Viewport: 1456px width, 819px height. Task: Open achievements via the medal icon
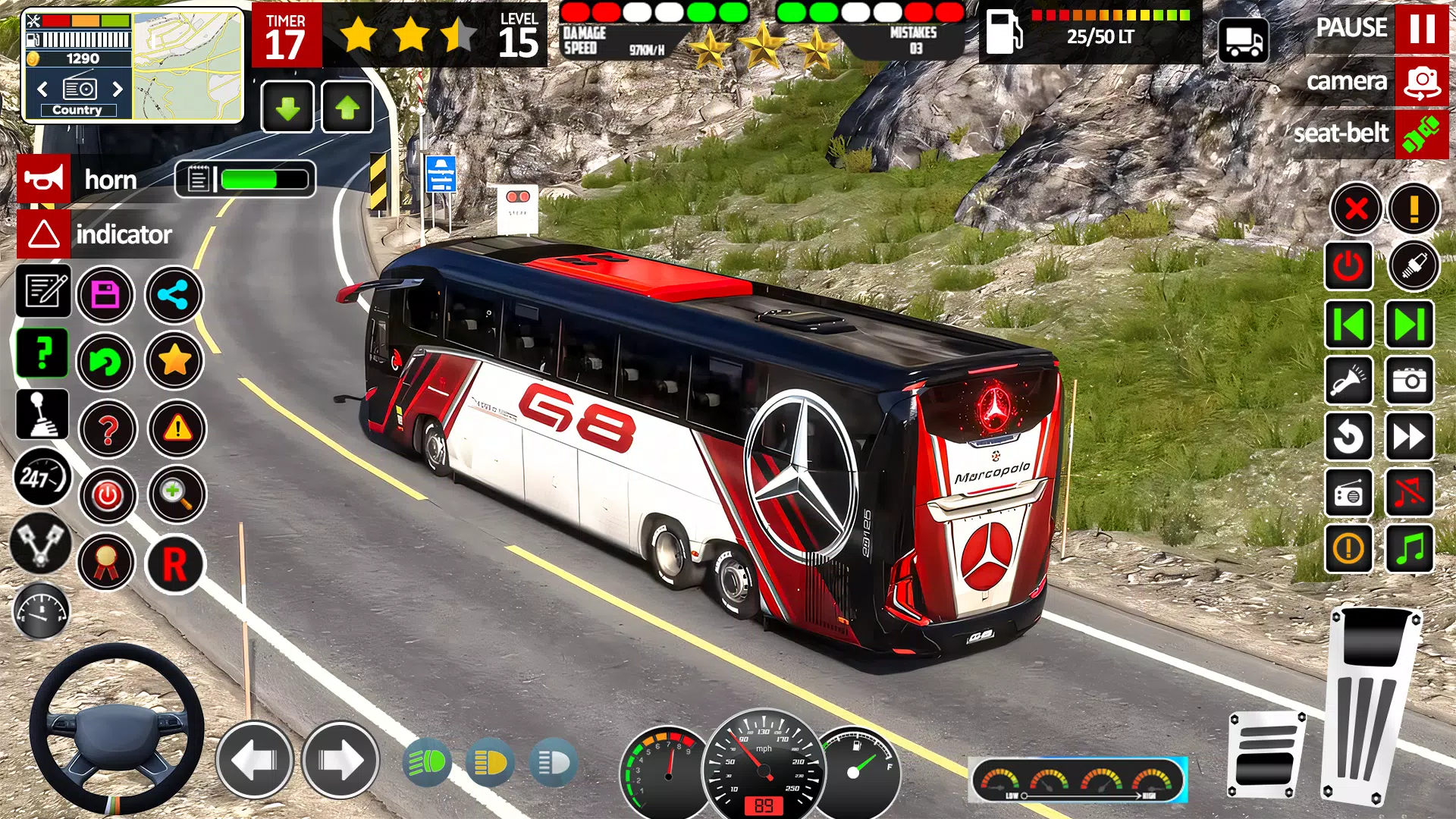[107, 562]
